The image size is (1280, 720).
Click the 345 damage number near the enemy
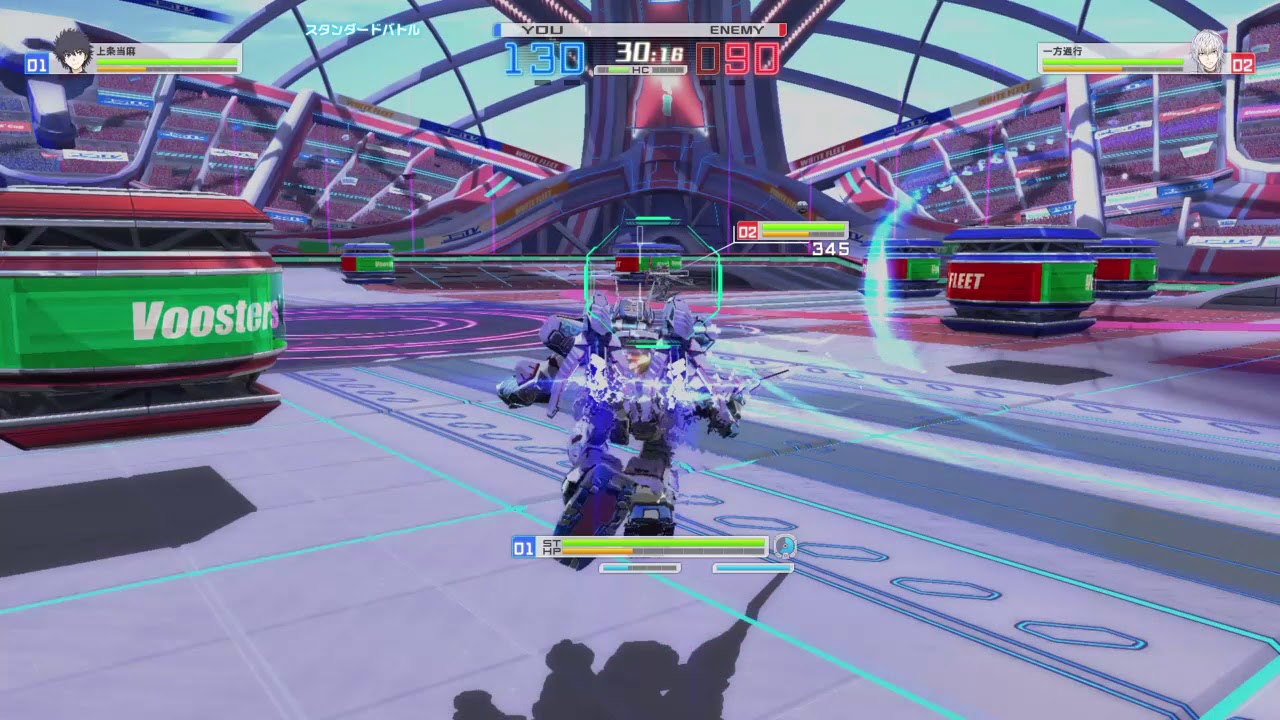832,249
